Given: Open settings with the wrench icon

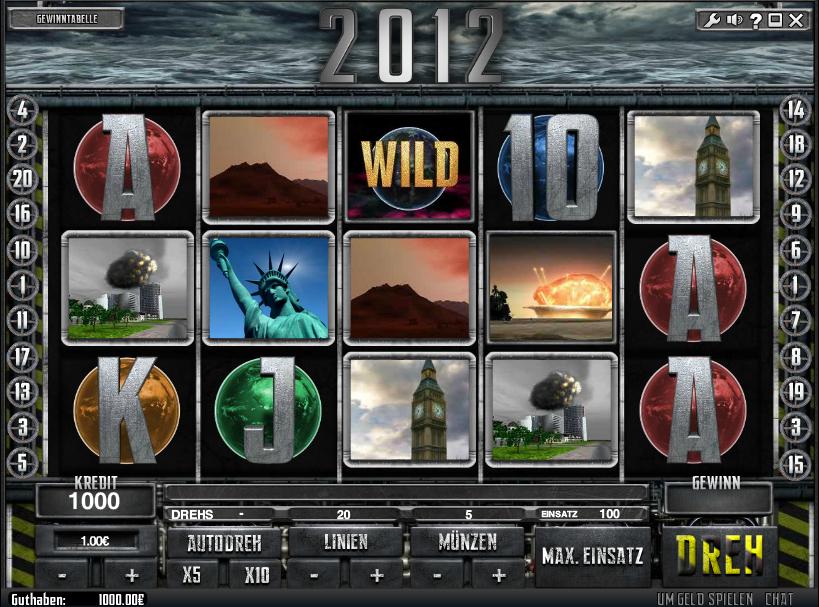Looking at the screenshot, I should tap(712, 20).
